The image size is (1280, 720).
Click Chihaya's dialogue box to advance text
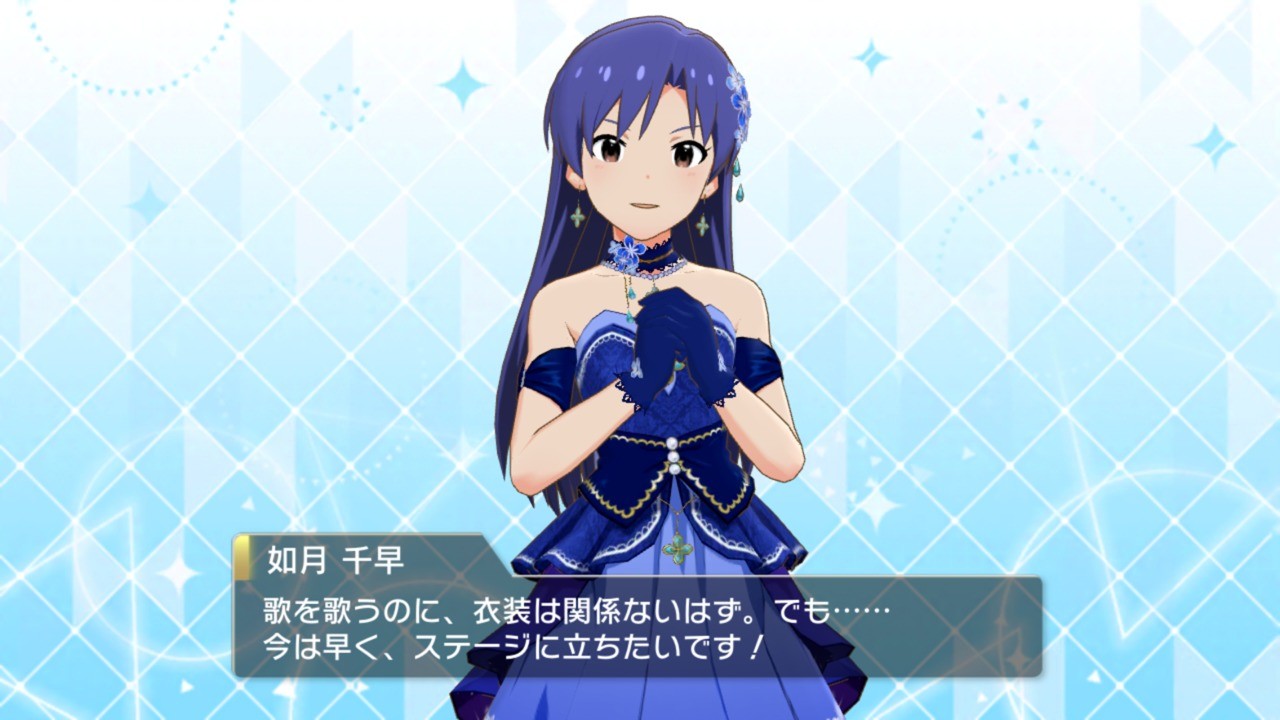(x=638, y=626)
